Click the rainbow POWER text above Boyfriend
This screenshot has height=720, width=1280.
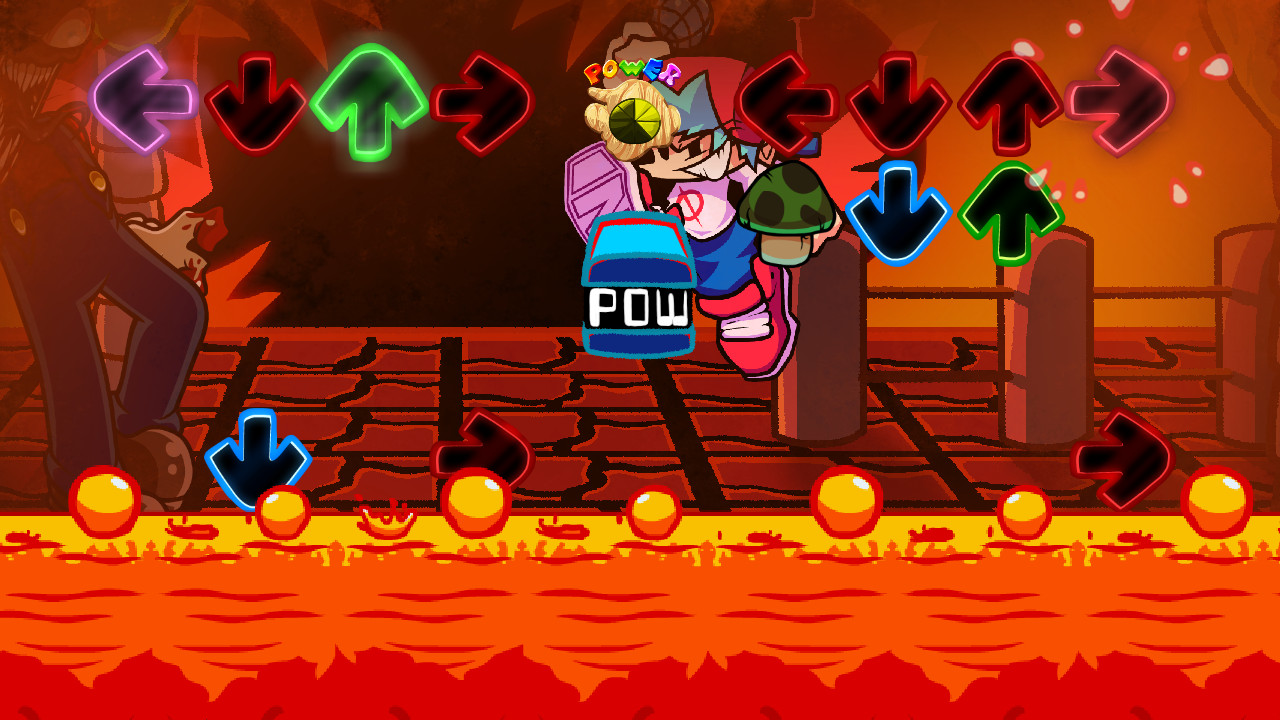pos(632,70)
